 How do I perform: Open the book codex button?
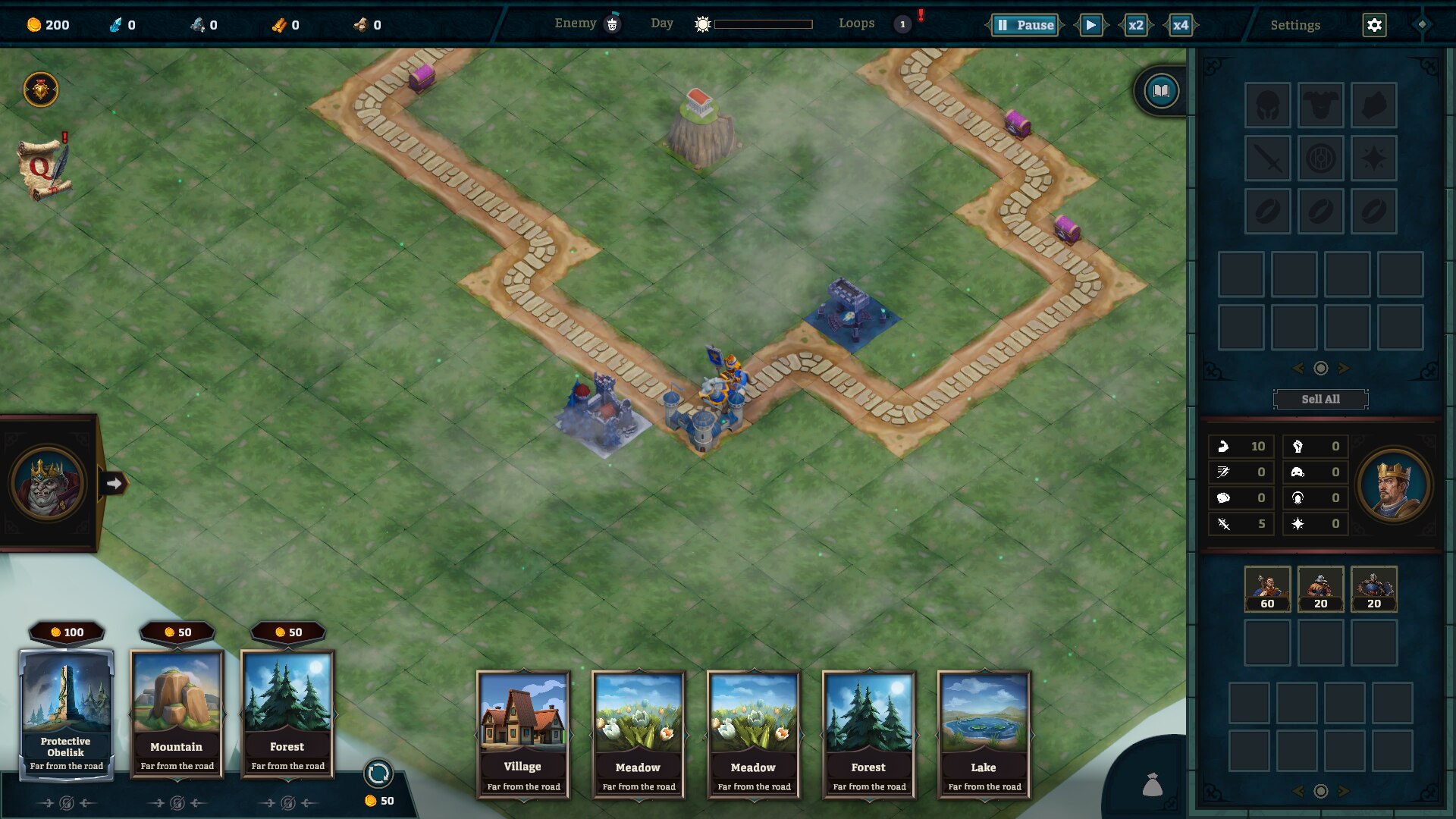(1161, 92)
